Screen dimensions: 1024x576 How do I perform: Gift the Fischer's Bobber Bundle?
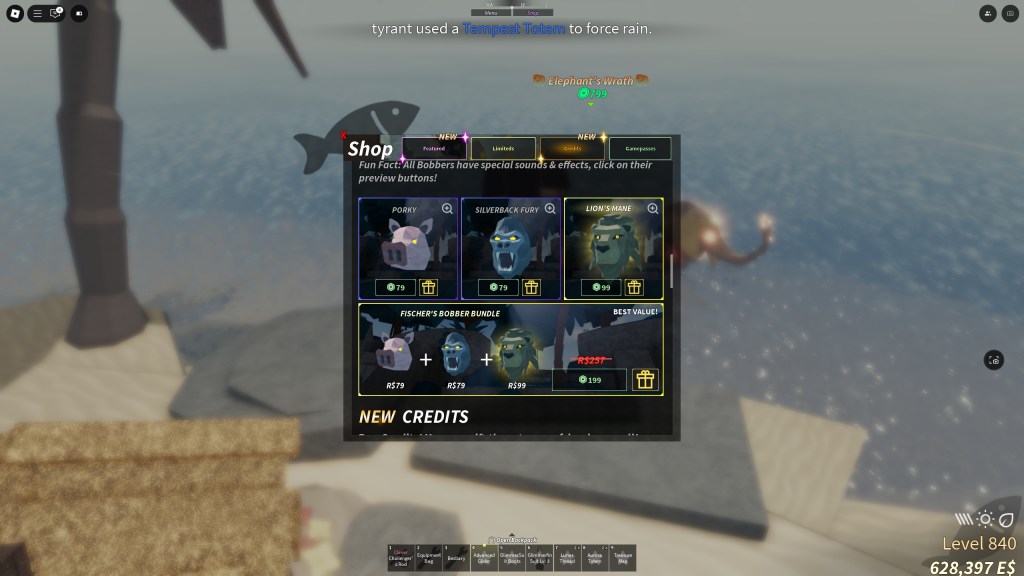click(645, 380)
